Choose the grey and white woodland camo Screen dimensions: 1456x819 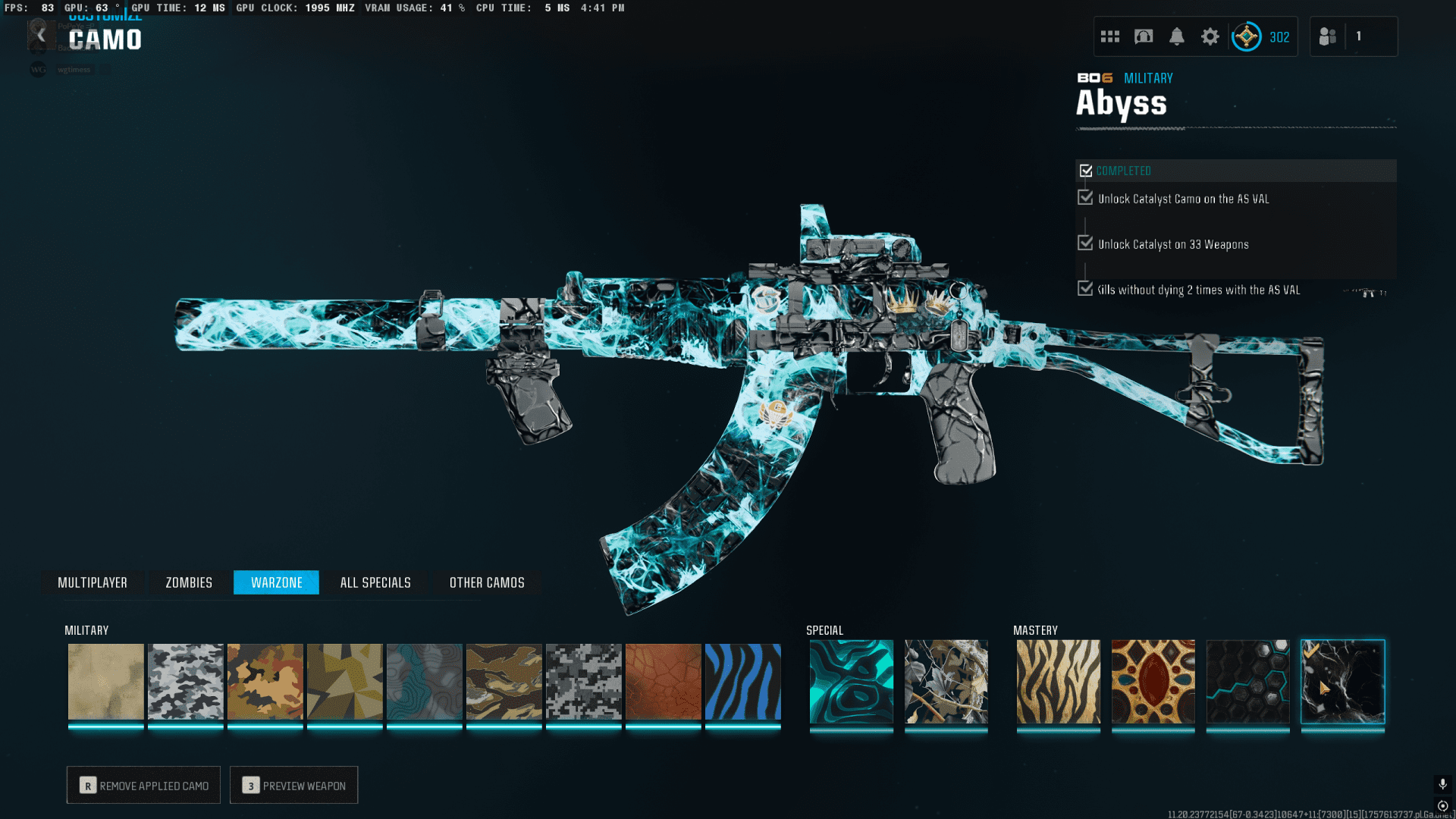point(186,682)
